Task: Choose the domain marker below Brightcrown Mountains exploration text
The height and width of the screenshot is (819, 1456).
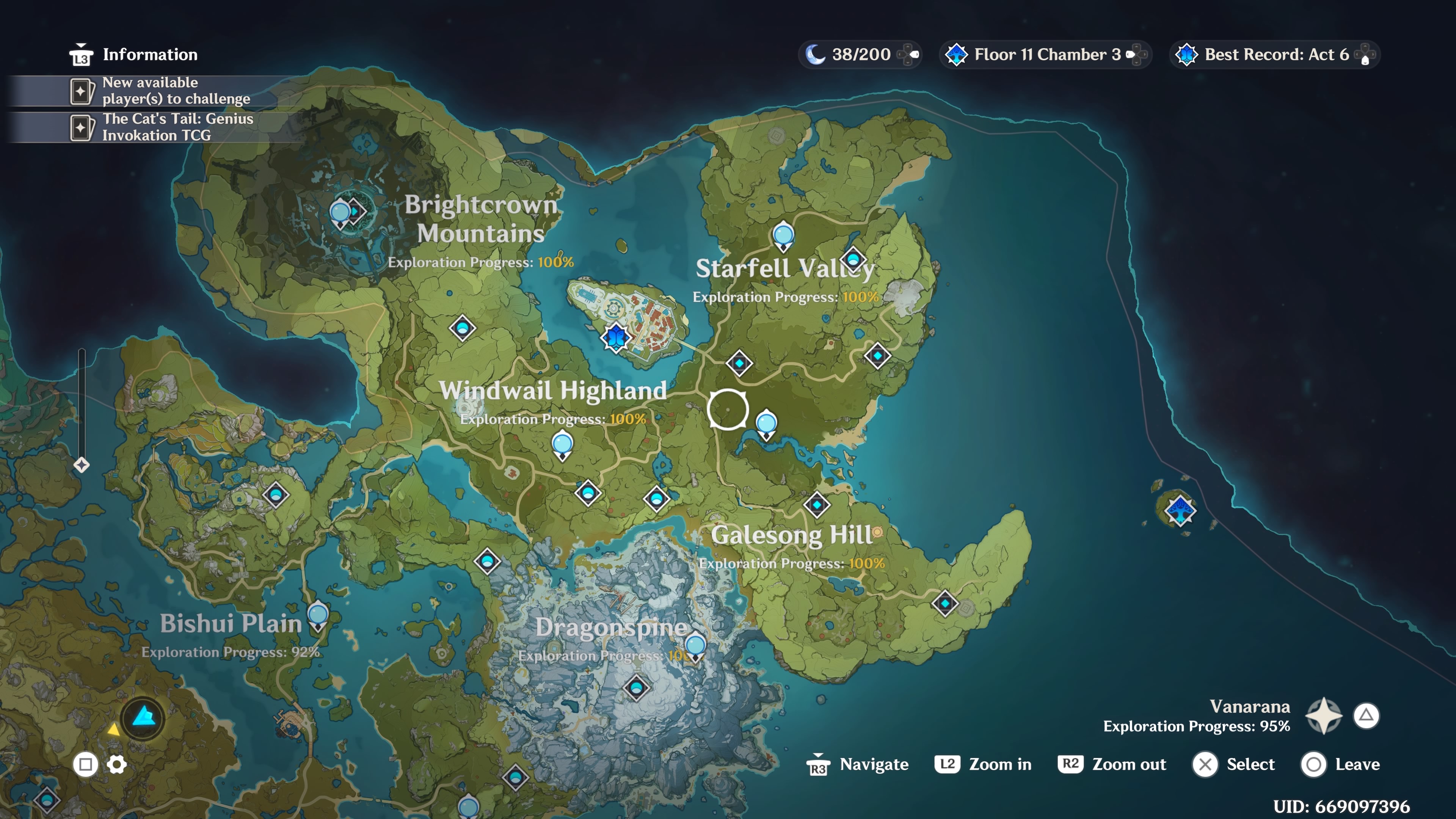Action: 462,328
